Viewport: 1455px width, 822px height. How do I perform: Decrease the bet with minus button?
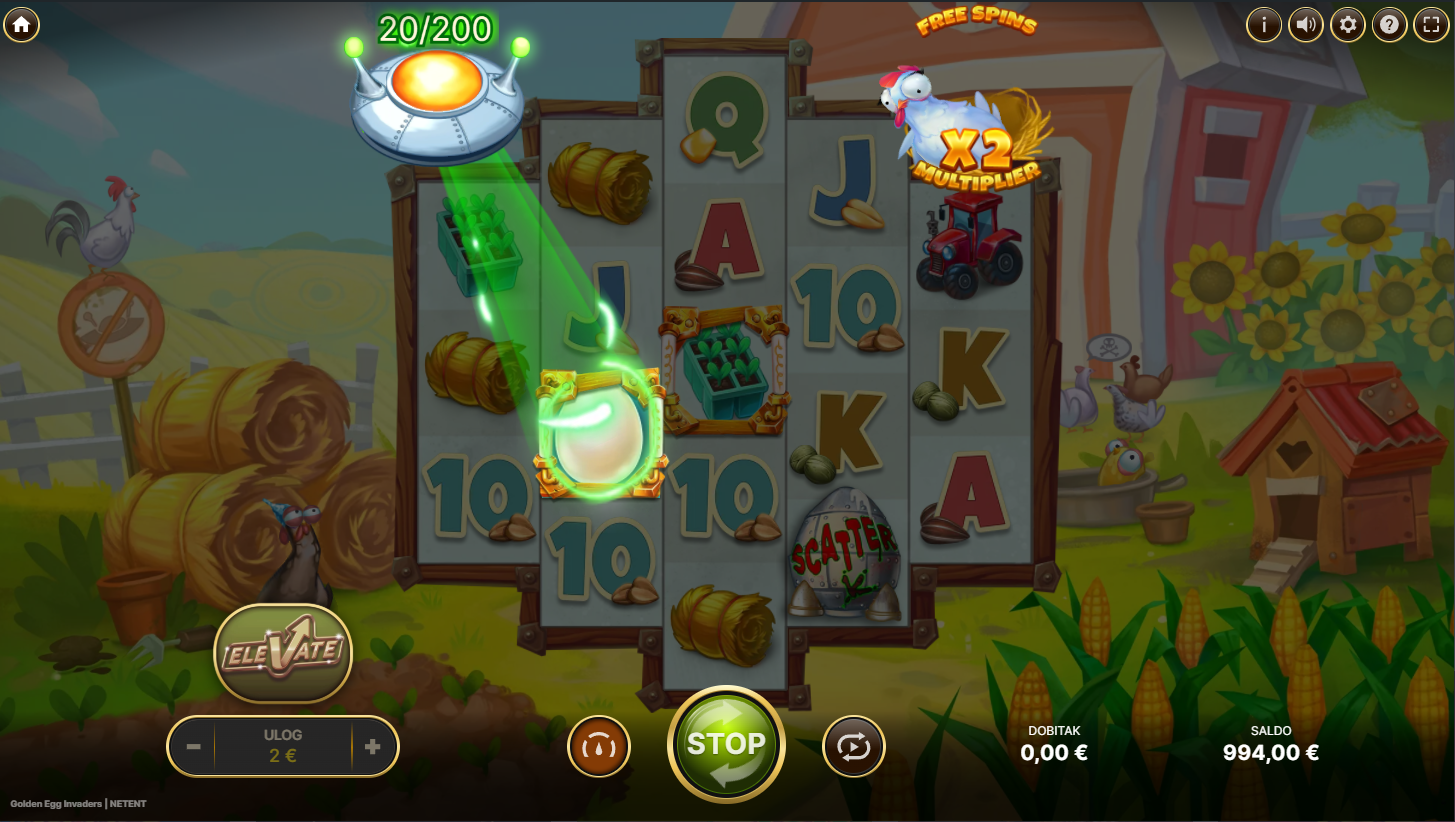pos(194,747)
